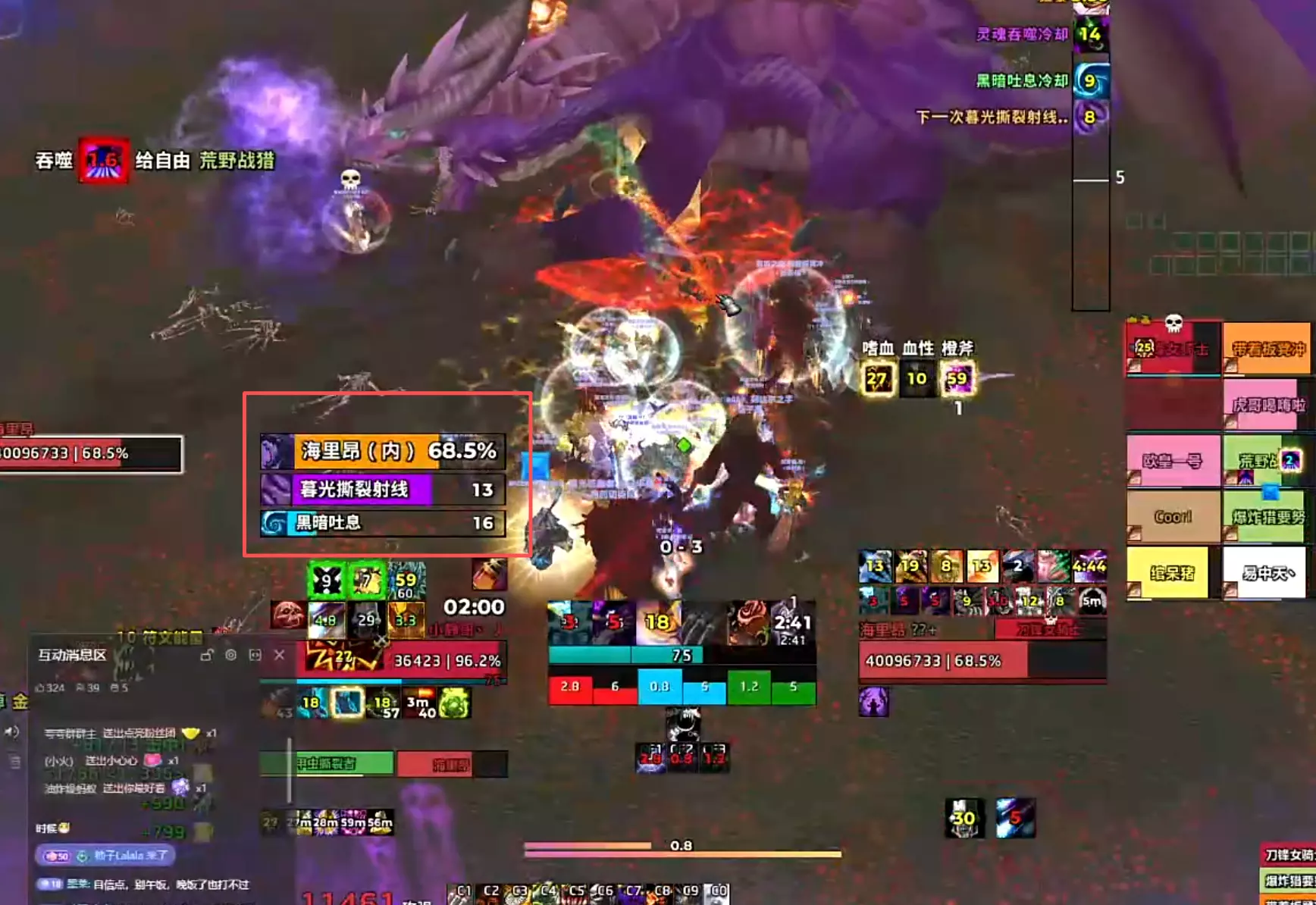Viewport: 1316px width, 905px height.
Task: Click the 粒子Lalala entry banner in chat
Action: pos(106,856)
